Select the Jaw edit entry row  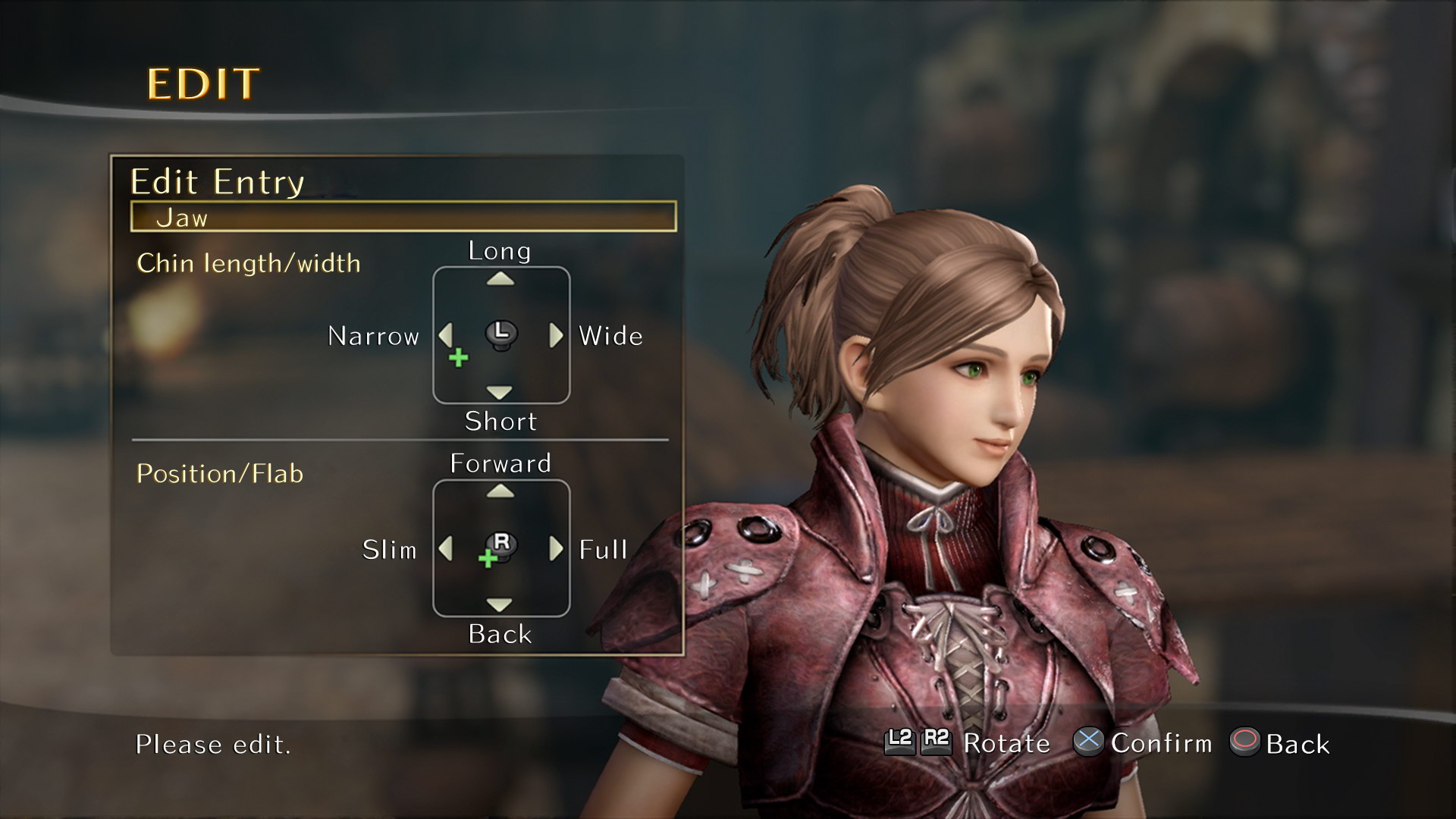pyautogui.click(x=403, y=217)
